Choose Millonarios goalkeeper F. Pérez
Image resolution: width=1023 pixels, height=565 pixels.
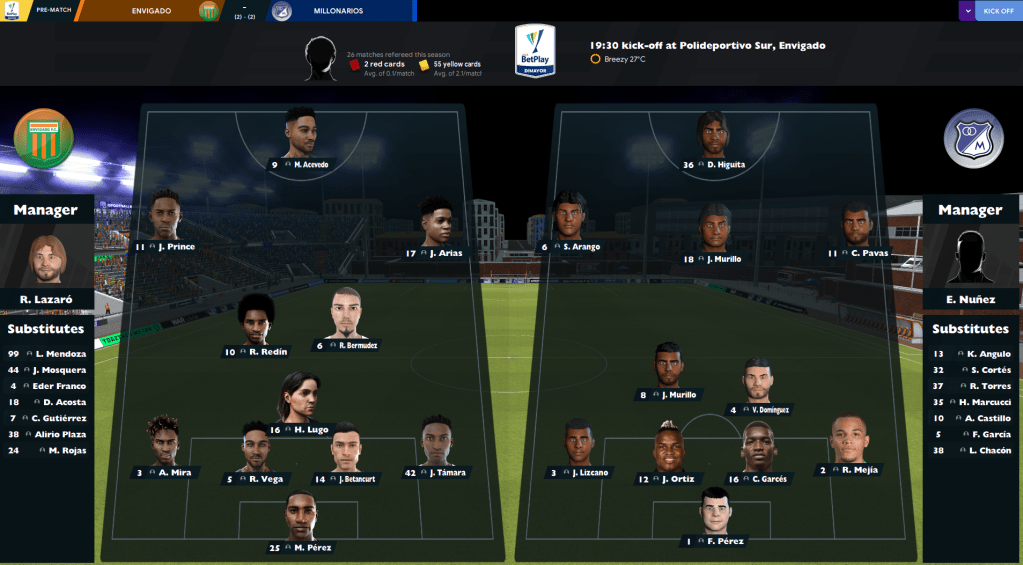point(714,517)
